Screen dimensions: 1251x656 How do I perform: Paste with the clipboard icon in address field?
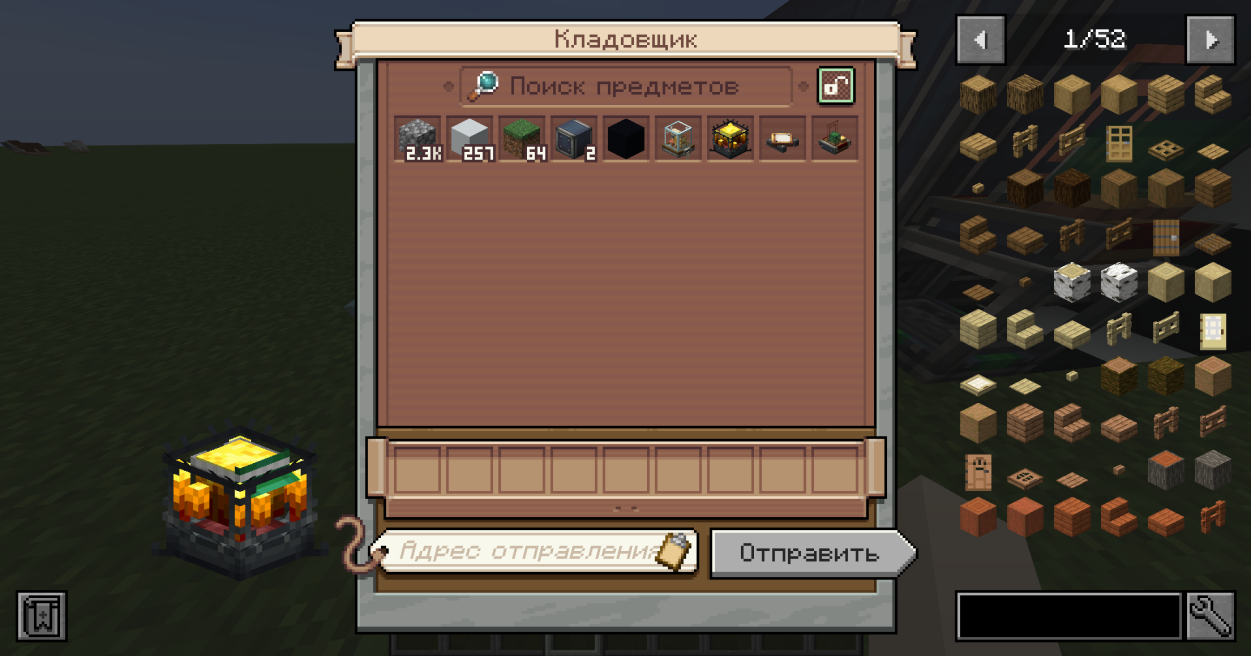pos(676,551)
